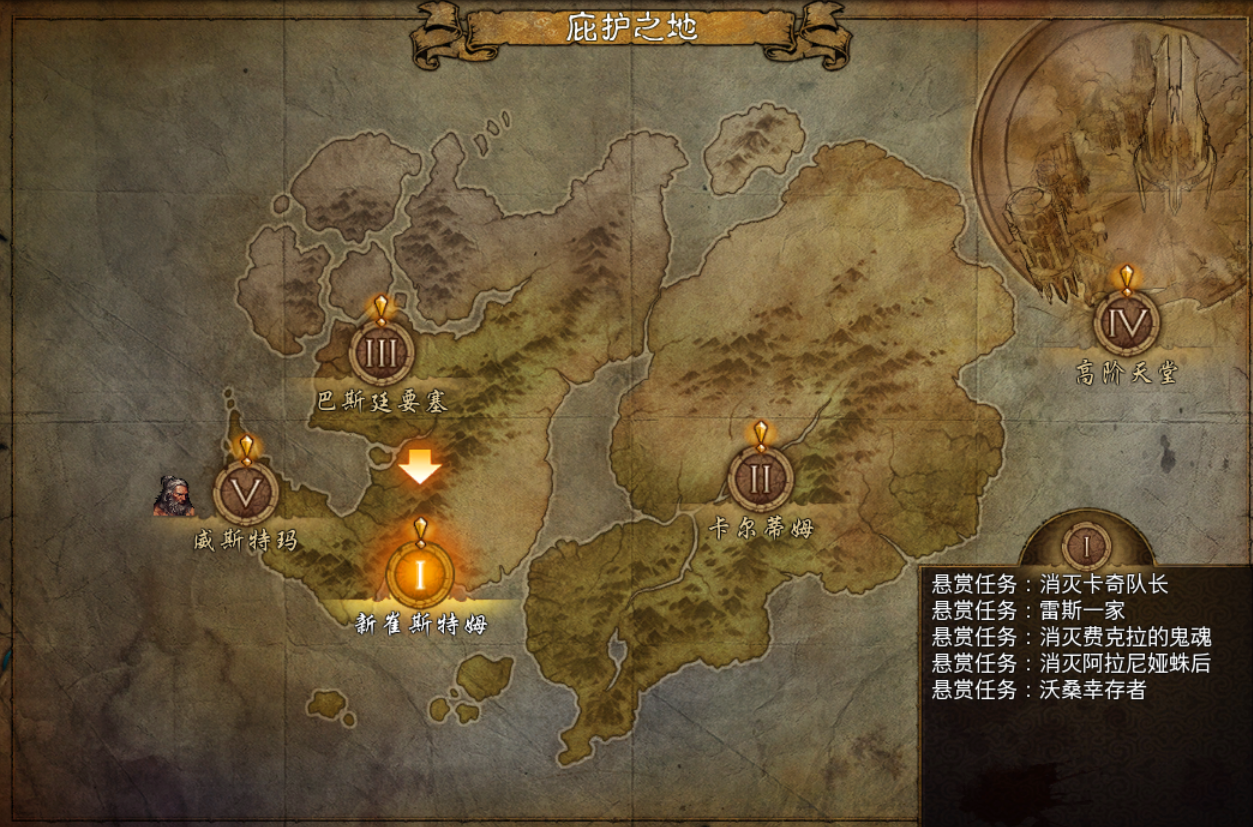Select the bounty 消灭阿拉尼娅蛛后
The width and height of the screenshot is (1253, 827).
(x=1072, y=663)
